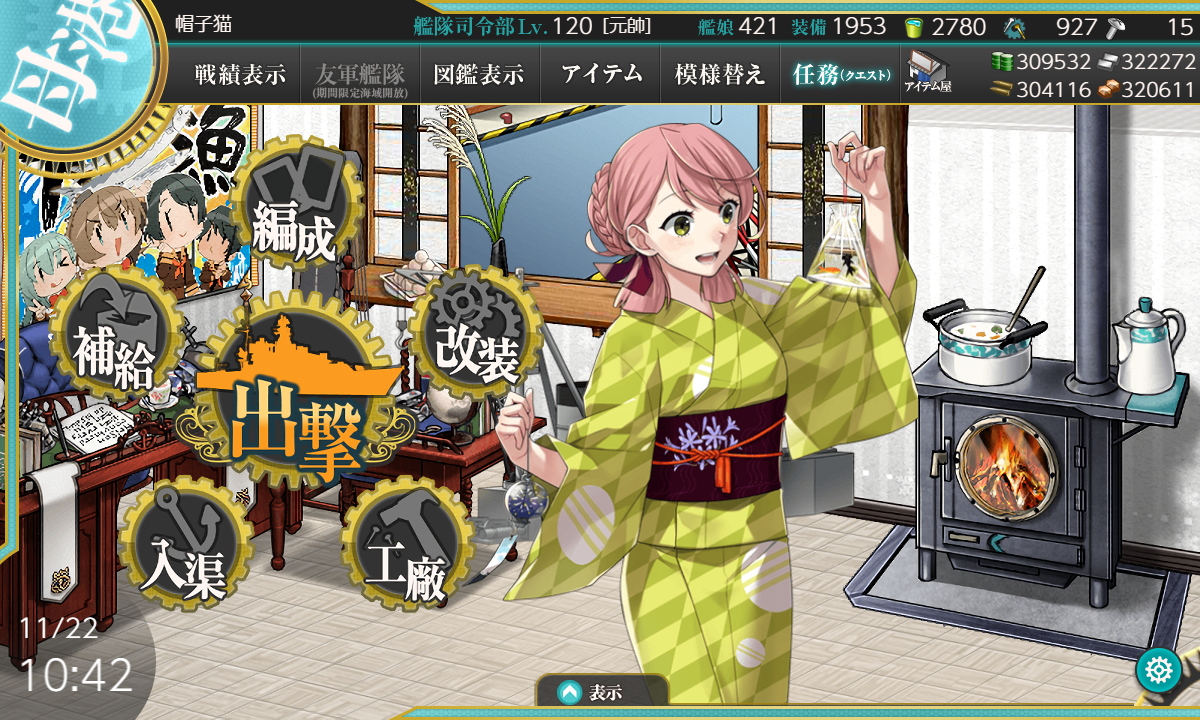Open the 図鑑表示 encyclopedia
Screen dimensions: 1200x720
pyautogui.click(x=479, y=74)
